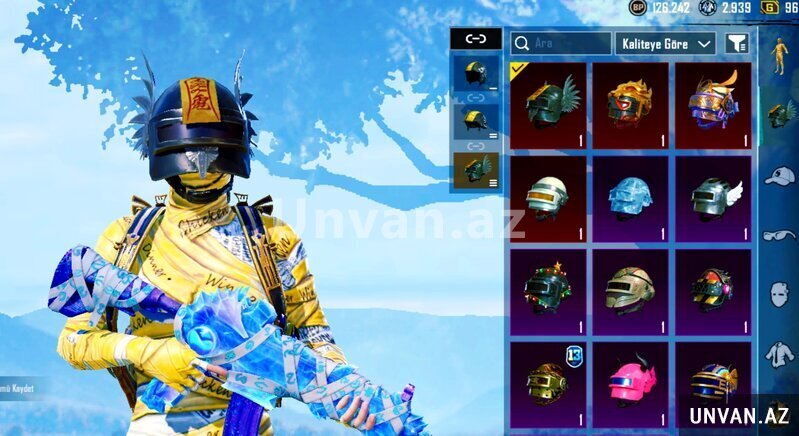Viewport: 799px width, 436px height.
Task: Switch to the jacket clothing category tab
Action: [780, 353]
